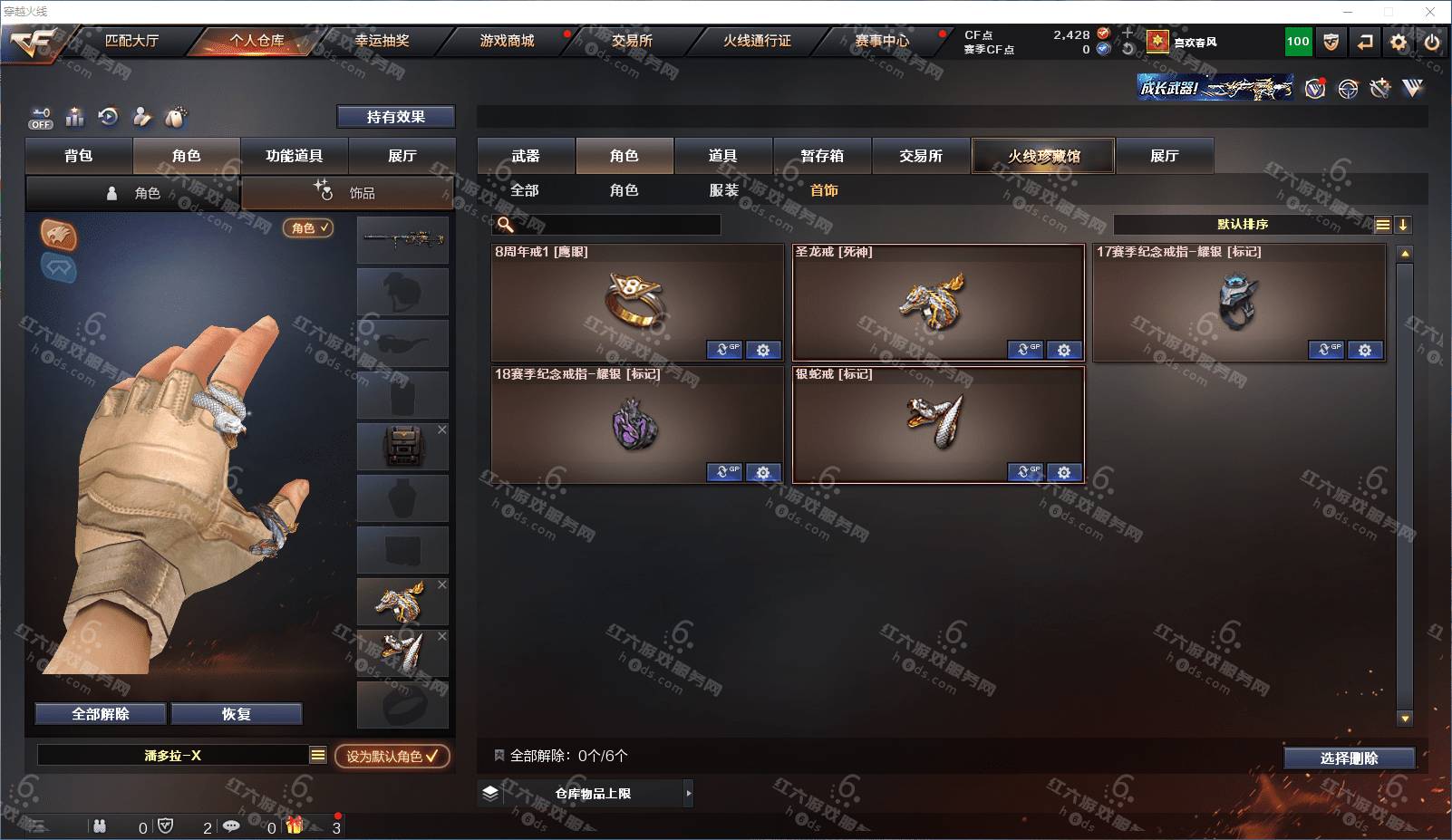Click 全部解除 to unequip everything
Image resolution: width=1452 pixels, height=840 pixels.
(x=101, y=714)
